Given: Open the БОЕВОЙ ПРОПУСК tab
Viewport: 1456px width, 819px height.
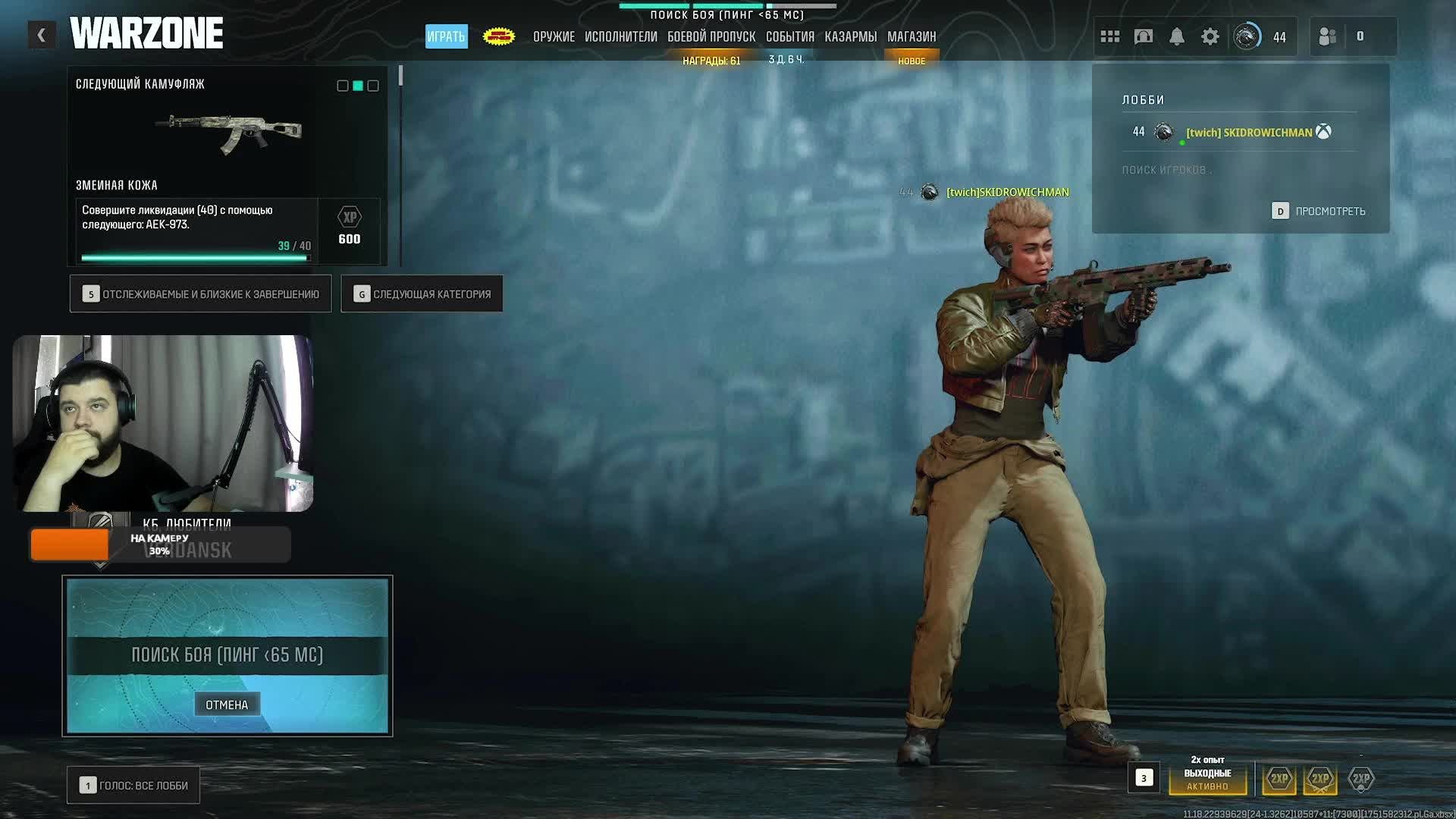Looking at the screenshot, I should pos(711,36).
